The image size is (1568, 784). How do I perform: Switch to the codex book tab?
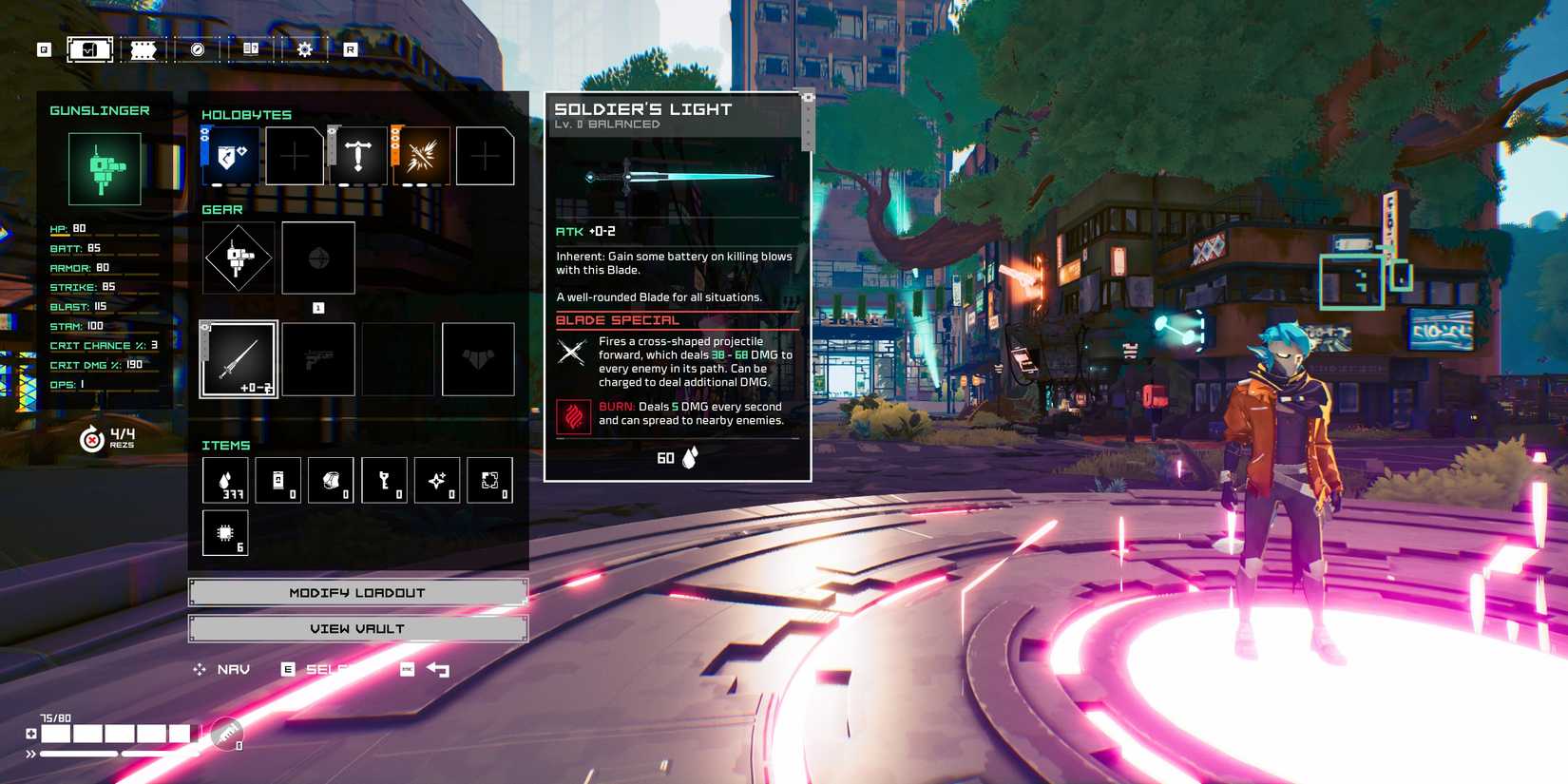click(x=251, y=49)
